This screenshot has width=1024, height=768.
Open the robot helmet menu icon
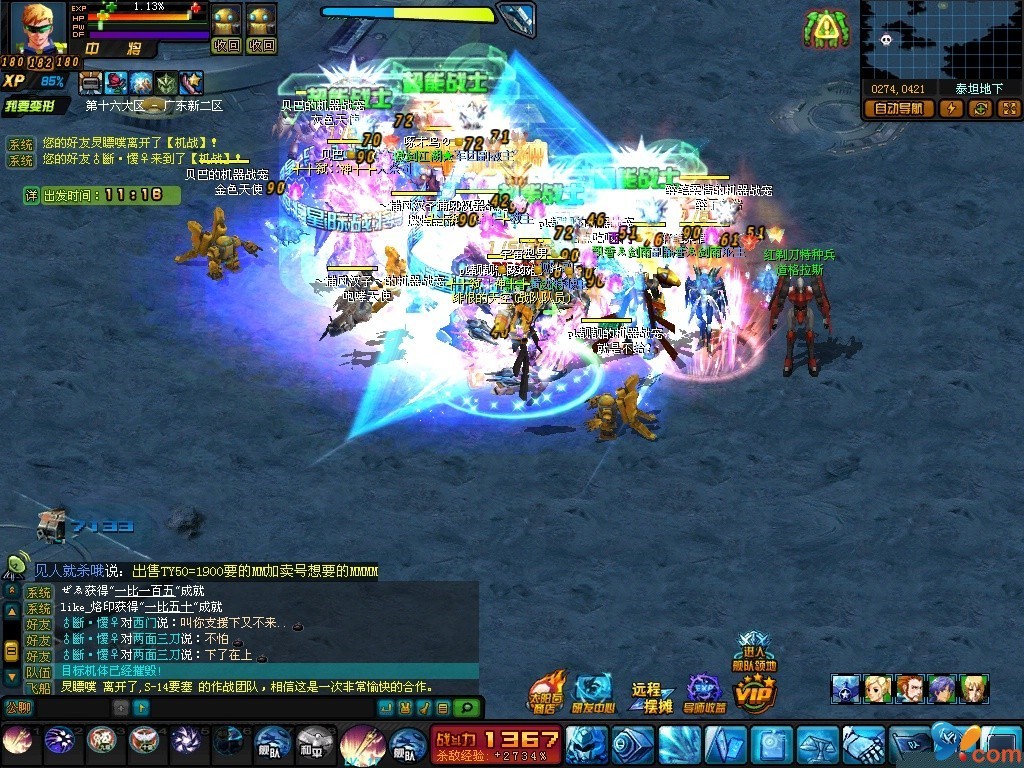585,745
